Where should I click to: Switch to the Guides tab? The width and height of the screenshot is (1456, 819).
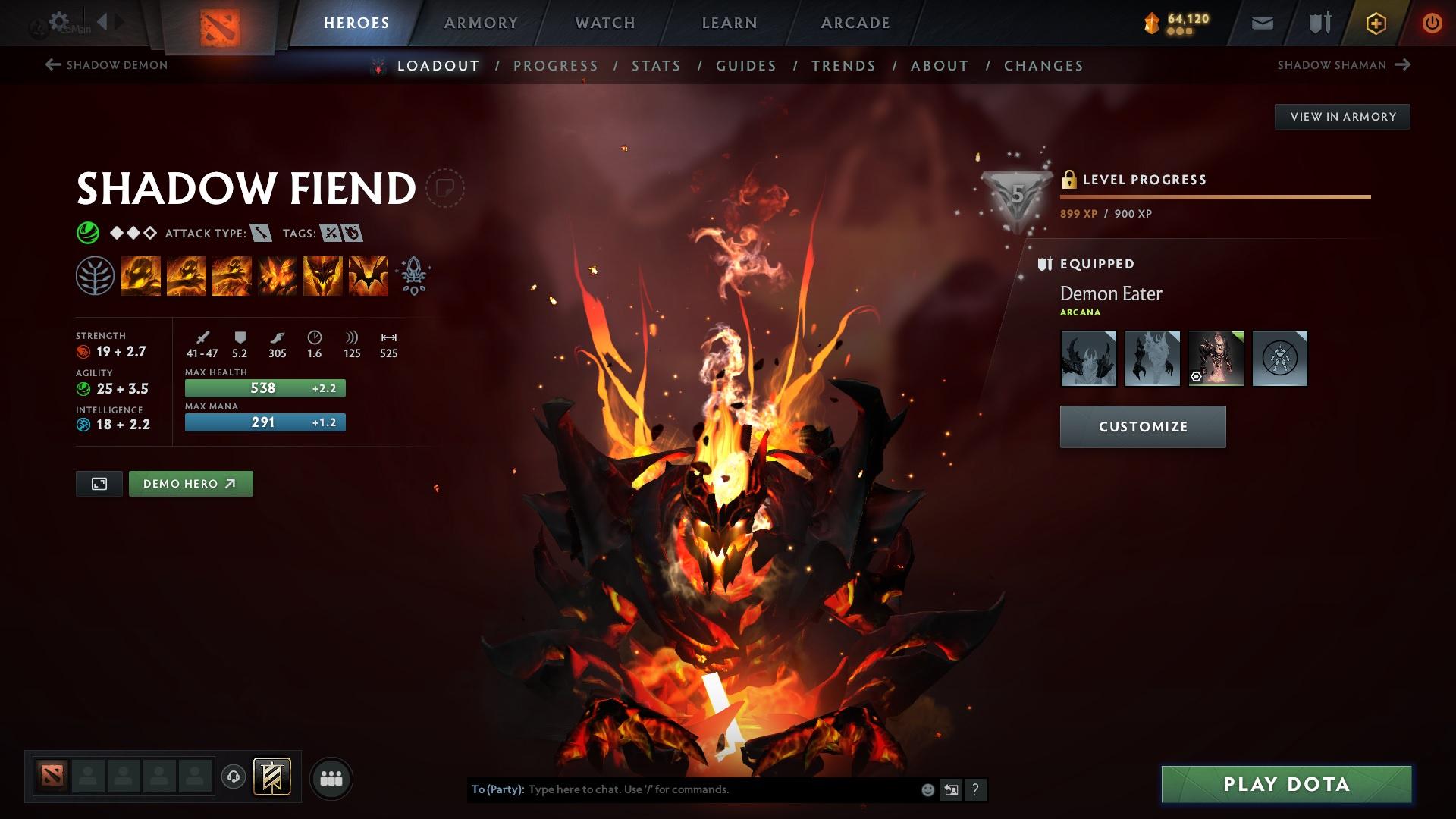[745, 66]
